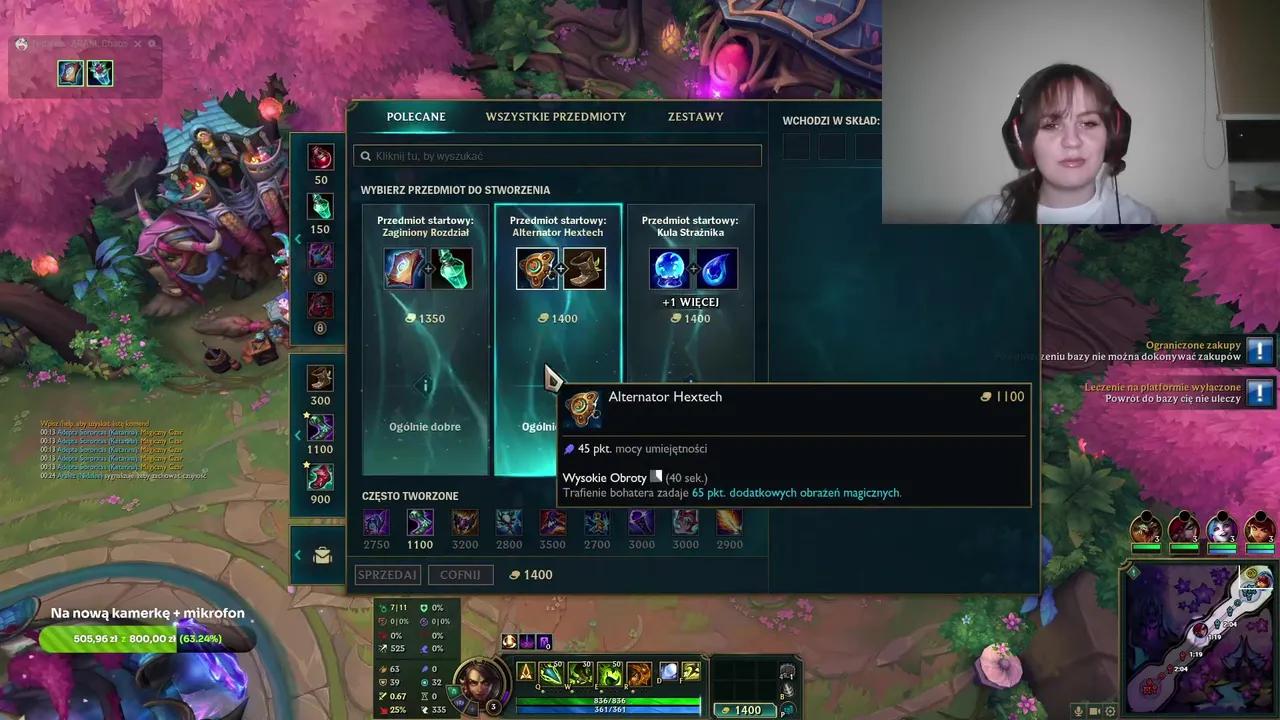Click the 50-gold health potion in the sidebar
Image resolution: width=1280 pixels, height=720 pixels.
tap(320, 158)
